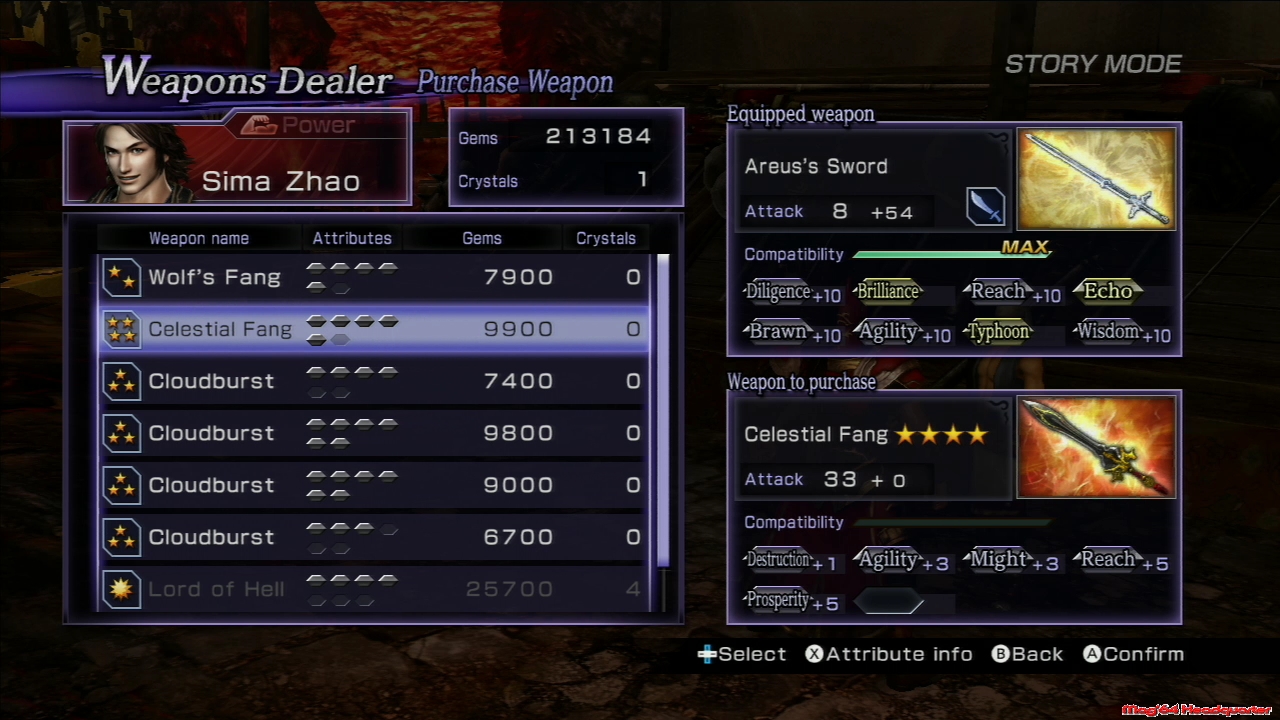Click the Typhoon attribute badge
Image resolution: width=1280 pixels, height=720 pixels.
[998, 332]
